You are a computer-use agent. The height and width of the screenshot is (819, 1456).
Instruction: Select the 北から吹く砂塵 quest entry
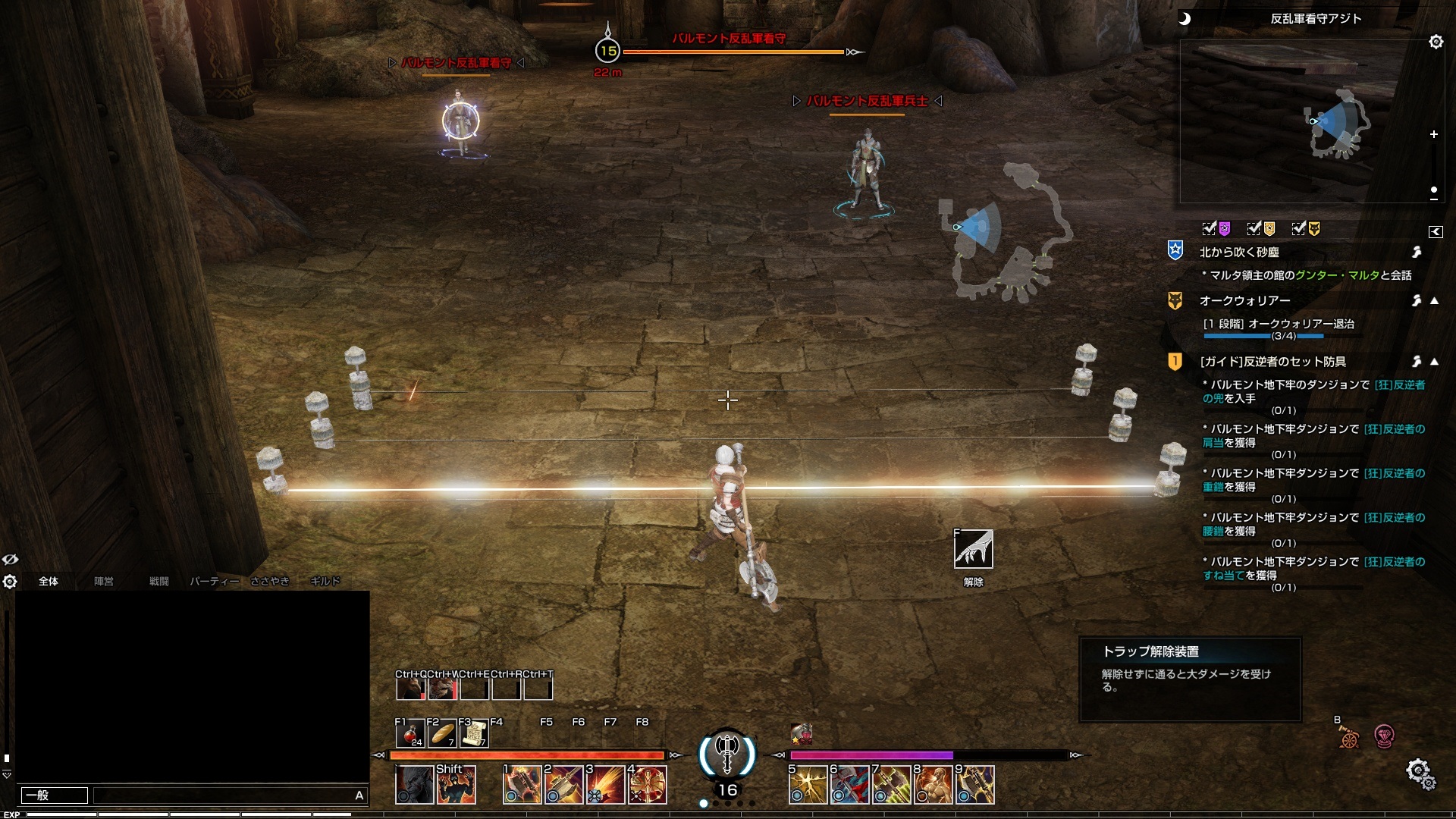coord(1239,252)
